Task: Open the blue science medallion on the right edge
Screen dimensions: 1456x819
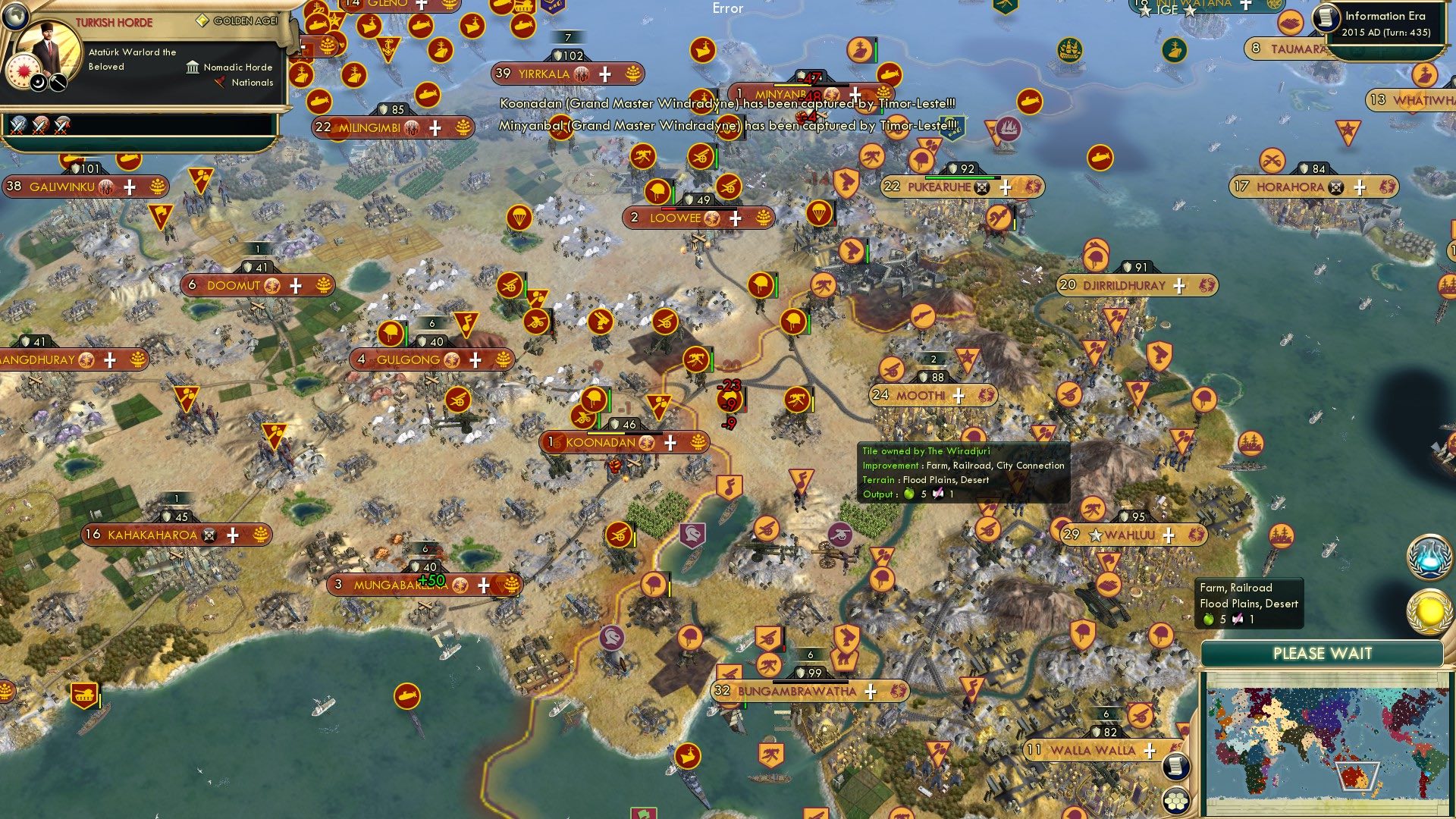Action: [1431, 557]
